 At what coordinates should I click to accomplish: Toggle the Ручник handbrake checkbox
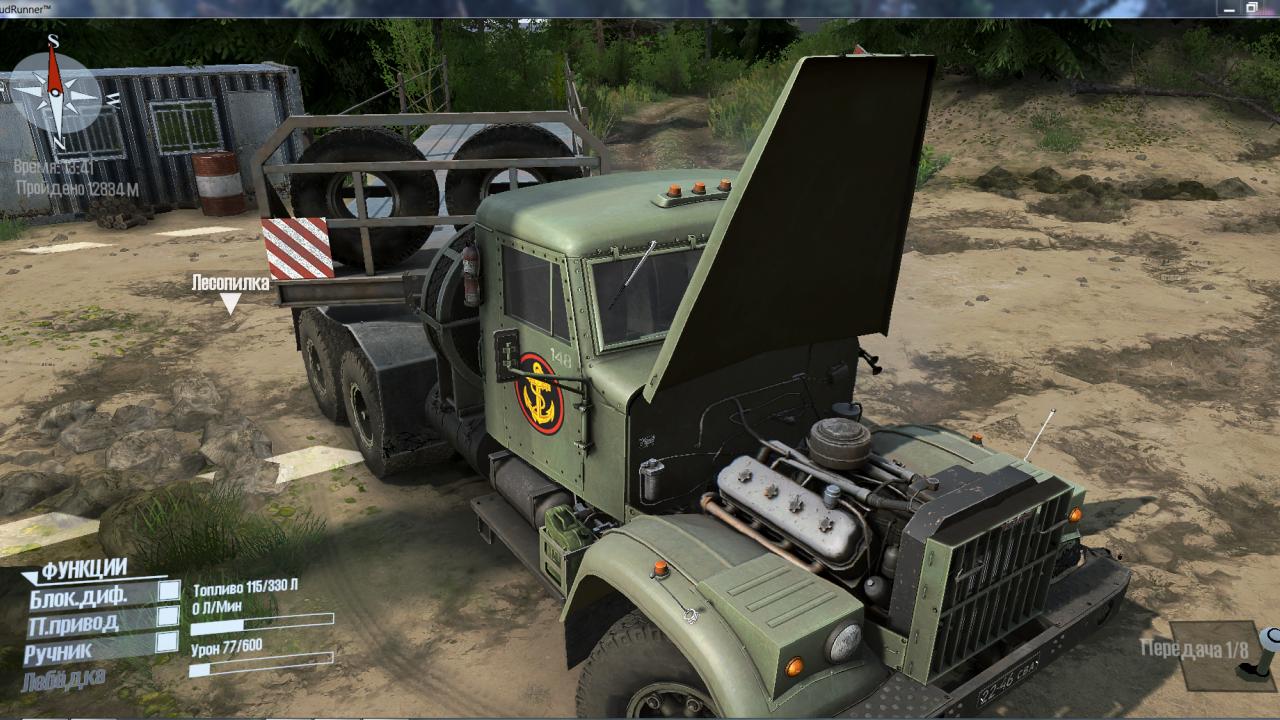[x=168, y=642]
